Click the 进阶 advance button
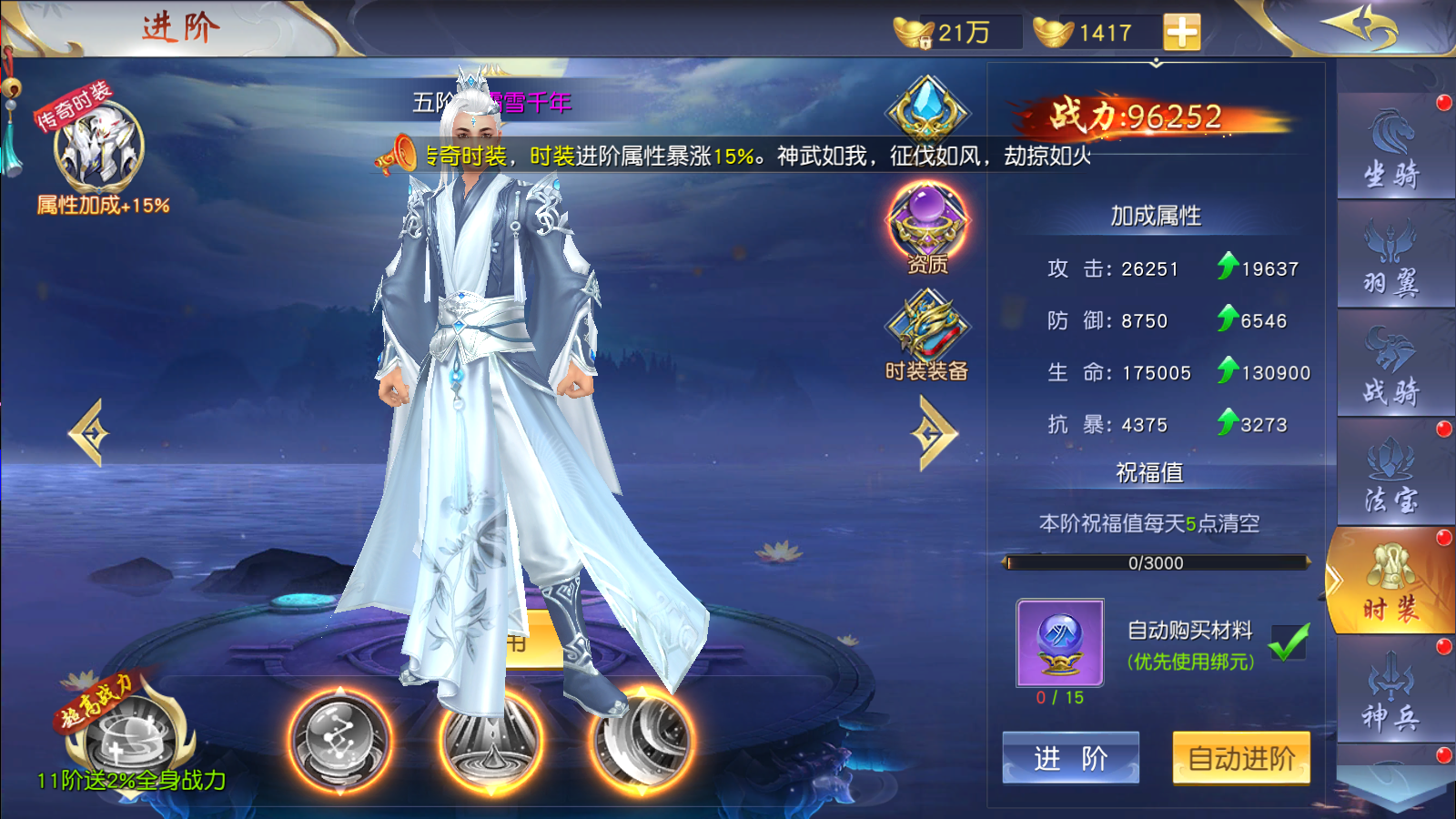1456x819 pixels. click(1070, 757)
